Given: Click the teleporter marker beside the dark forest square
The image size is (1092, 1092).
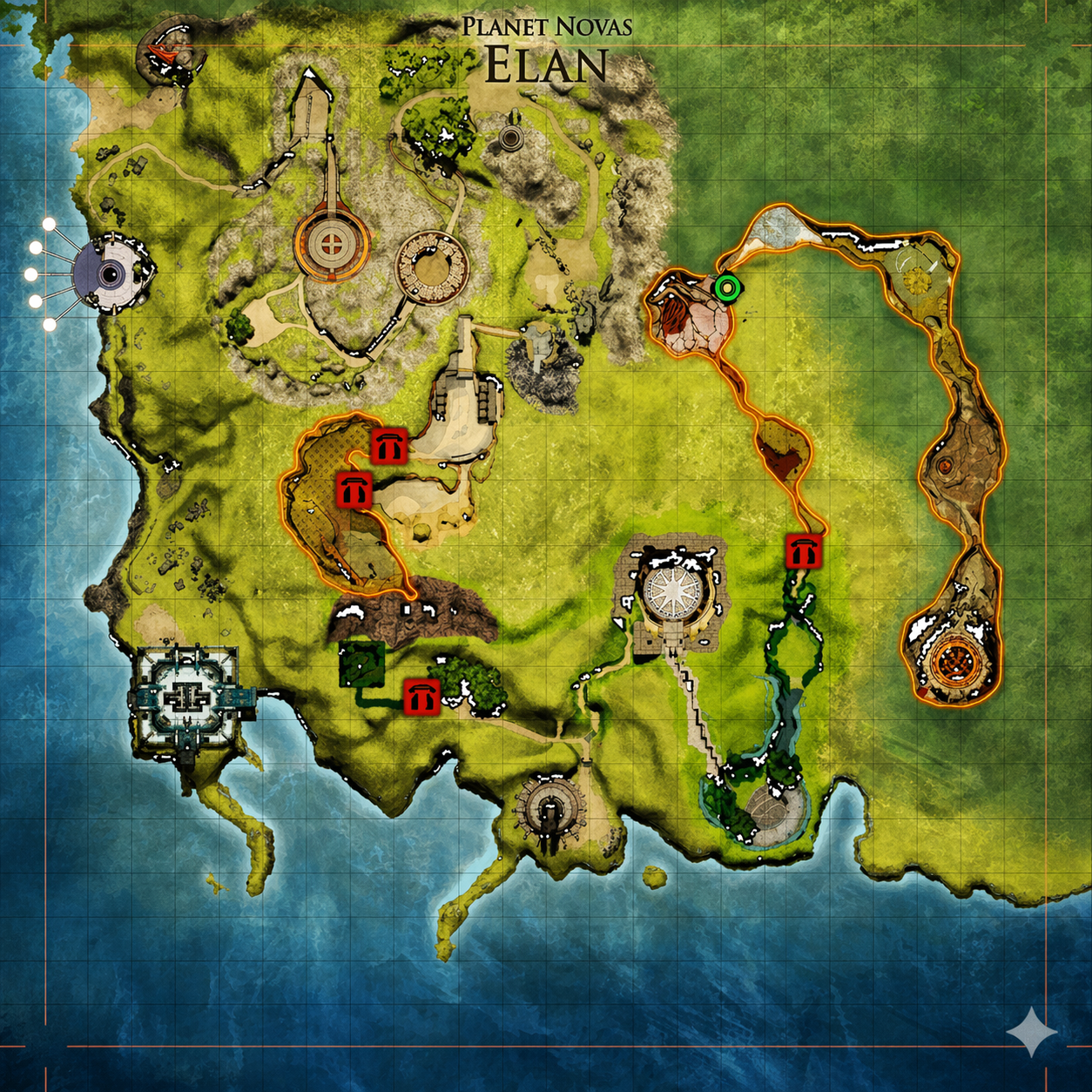Looking at the screenshot, I should click(421, 697).
